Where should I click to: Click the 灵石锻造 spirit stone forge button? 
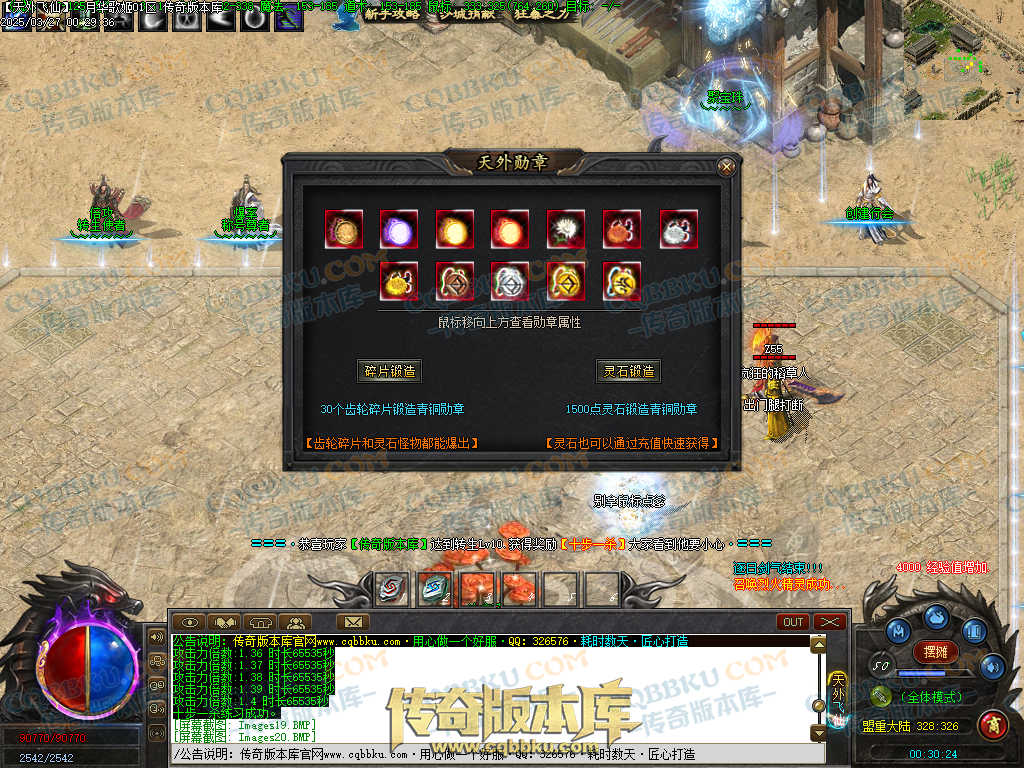629,371
